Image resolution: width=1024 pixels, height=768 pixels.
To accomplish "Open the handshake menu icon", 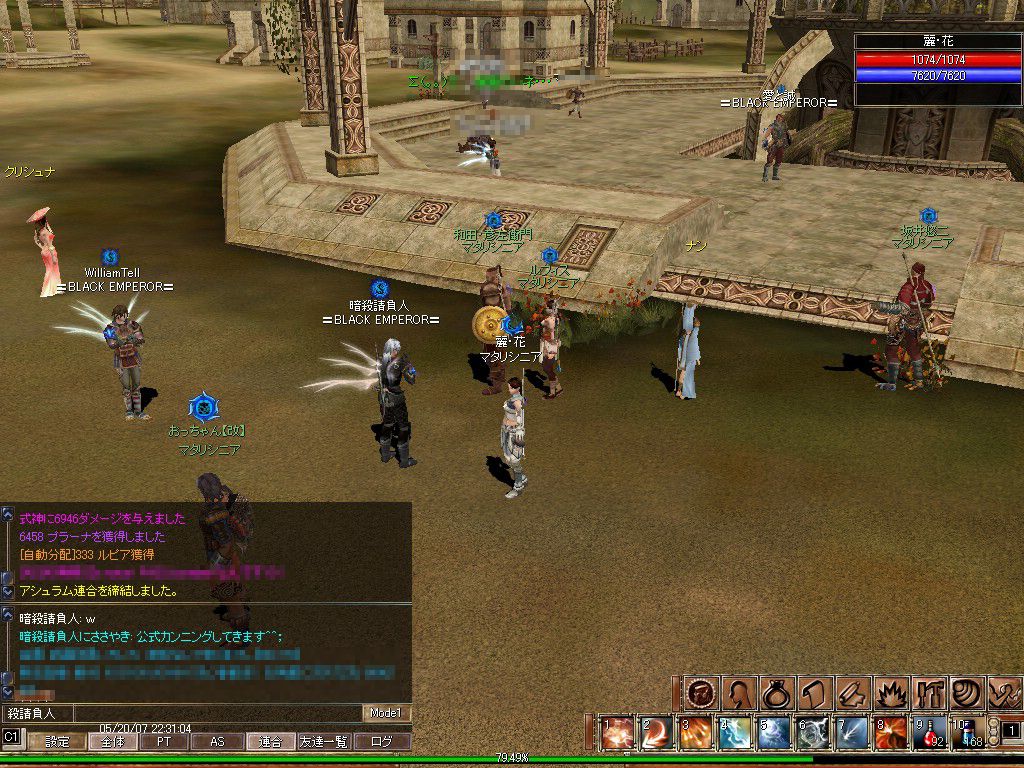I will tap(1003, 693).
